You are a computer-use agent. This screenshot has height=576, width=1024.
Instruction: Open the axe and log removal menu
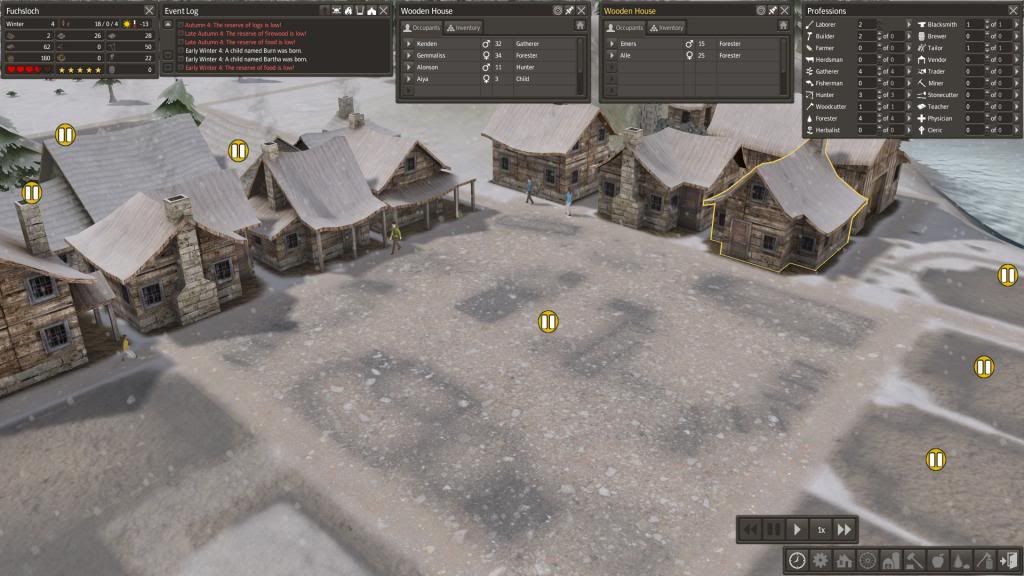pyautogui.click(x=984, y=560)
